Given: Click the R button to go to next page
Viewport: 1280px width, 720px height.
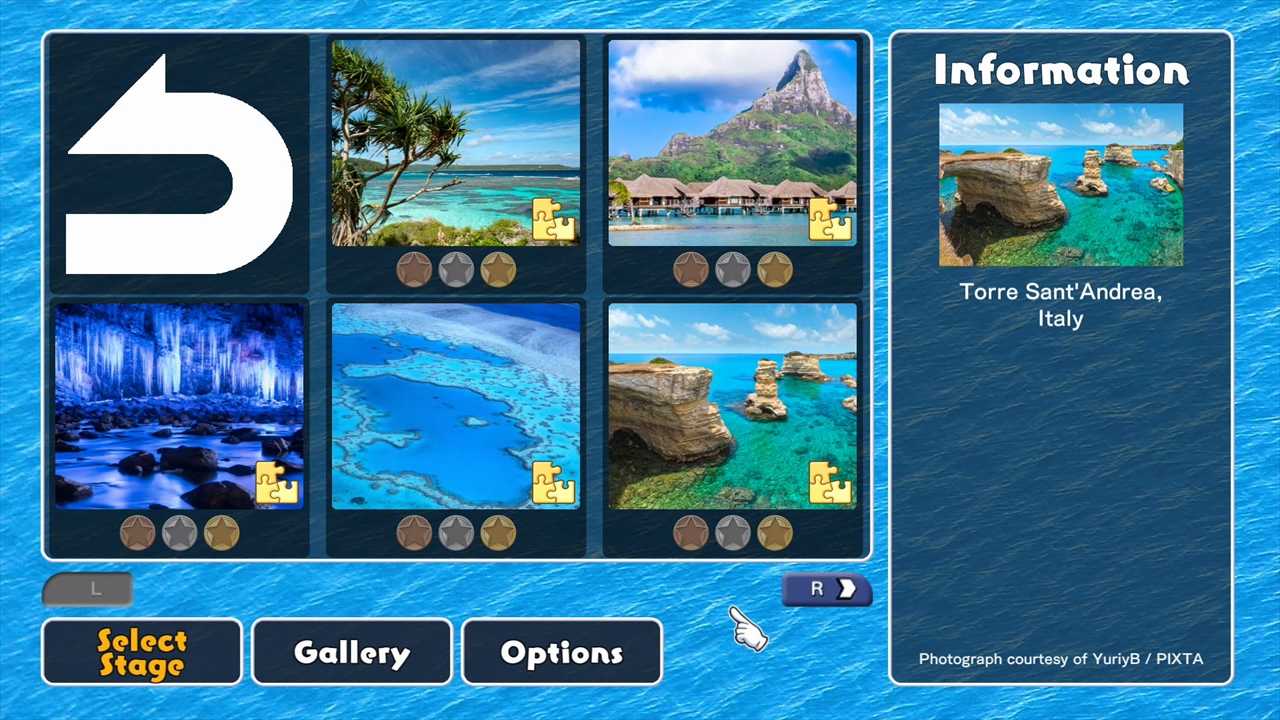Looking at the screenshot, I should pyautogui.click(x=826, y=589).
